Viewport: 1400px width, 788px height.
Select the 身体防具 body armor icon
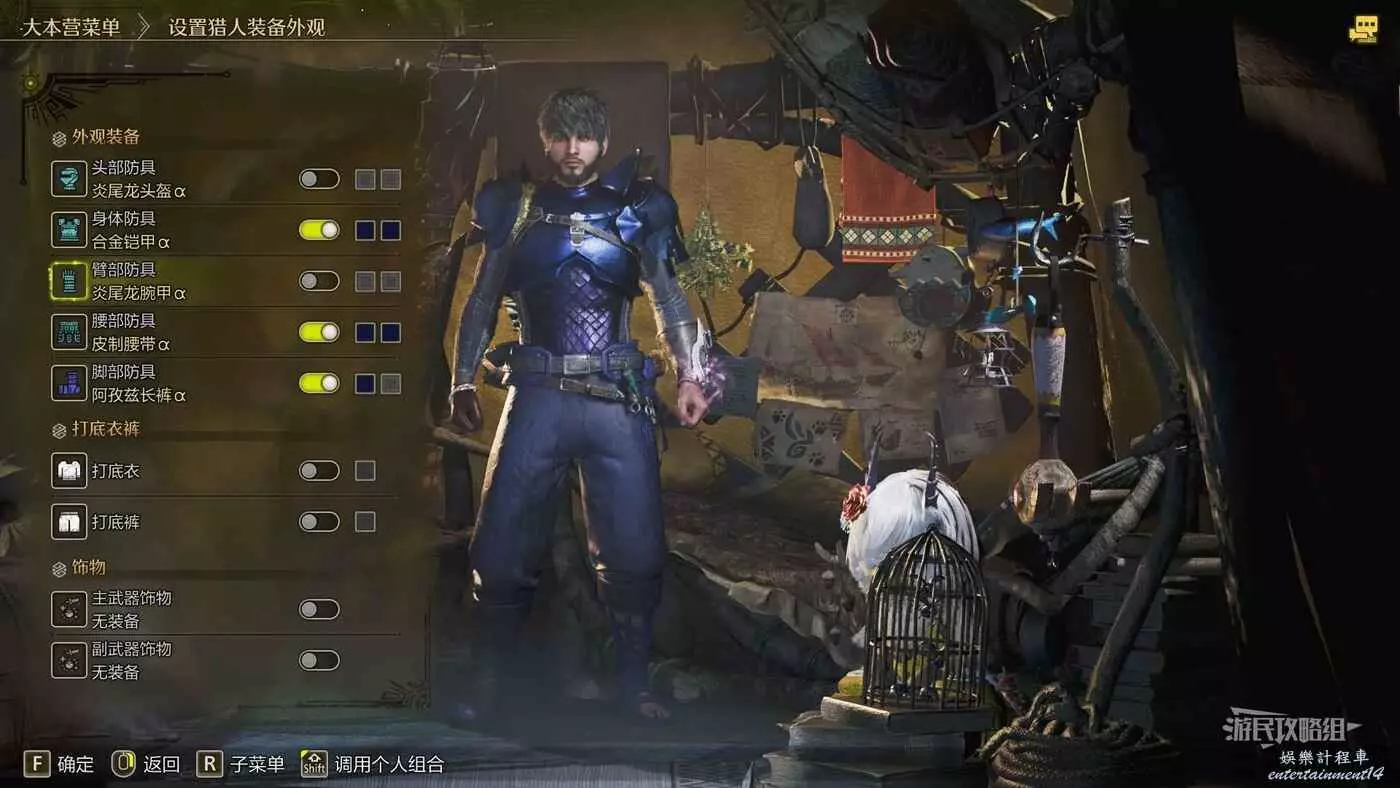point(69,230)
